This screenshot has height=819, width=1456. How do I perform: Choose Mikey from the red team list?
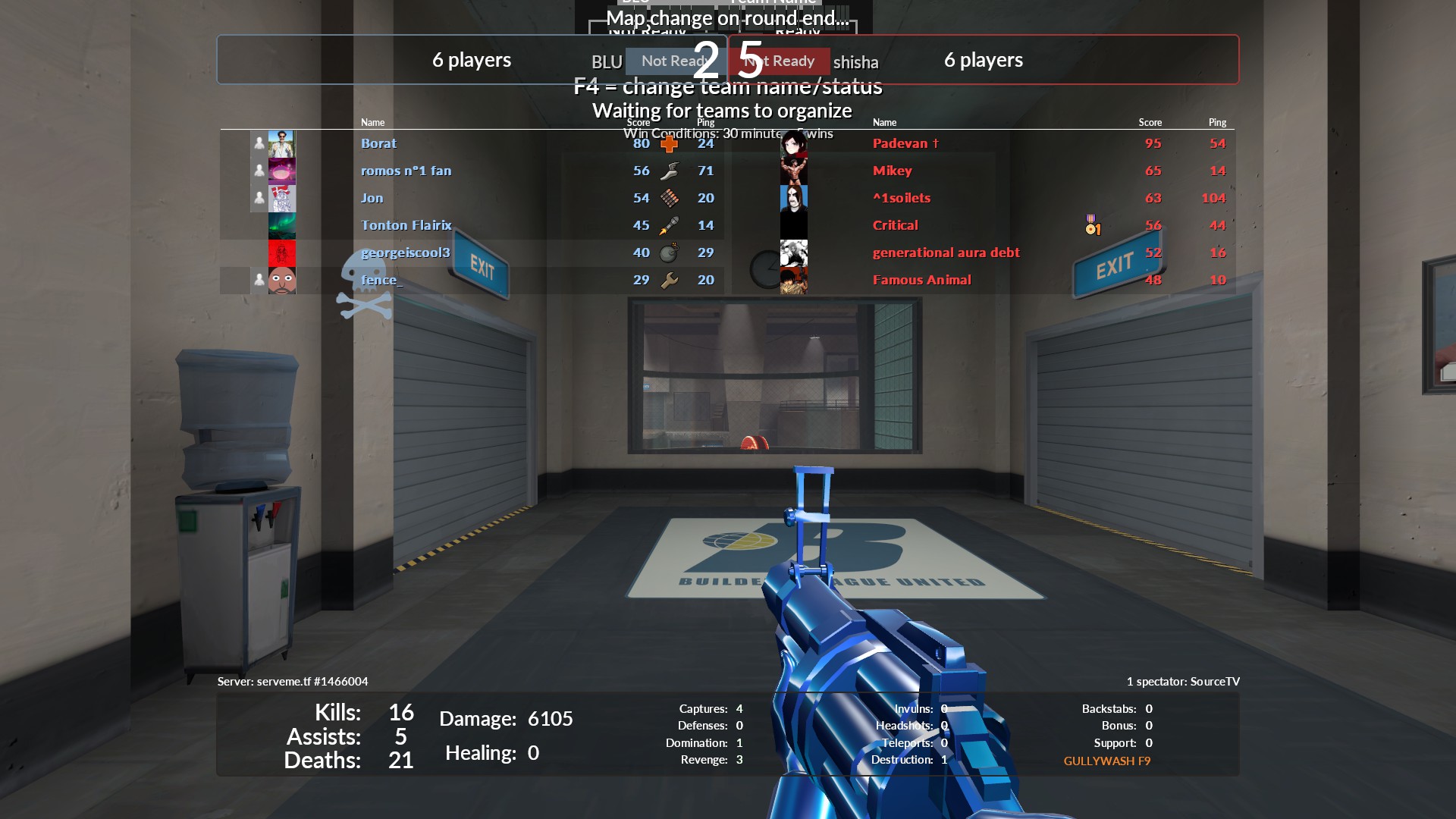click(x=892, y=171)
